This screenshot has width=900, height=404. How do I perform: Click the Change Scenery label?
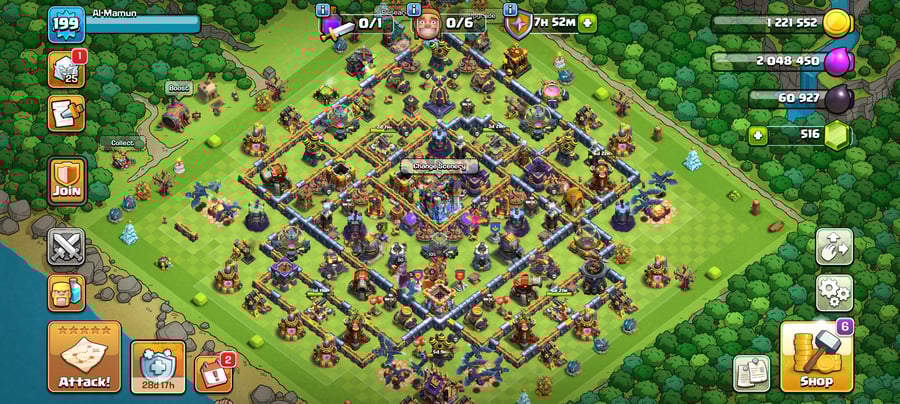(439, 166)
